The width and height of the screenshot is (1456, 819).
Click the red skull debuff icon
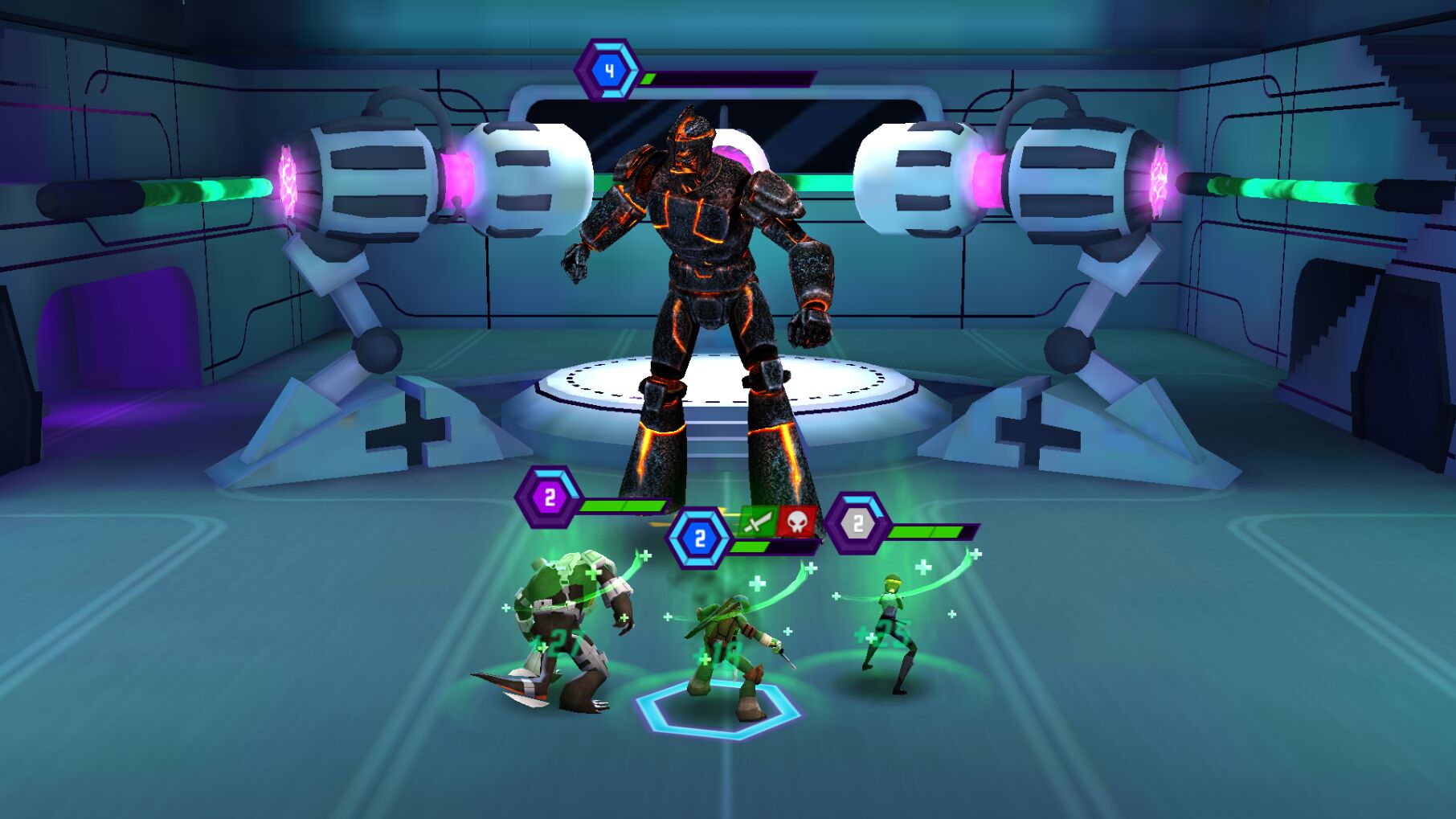click(796, 522)
